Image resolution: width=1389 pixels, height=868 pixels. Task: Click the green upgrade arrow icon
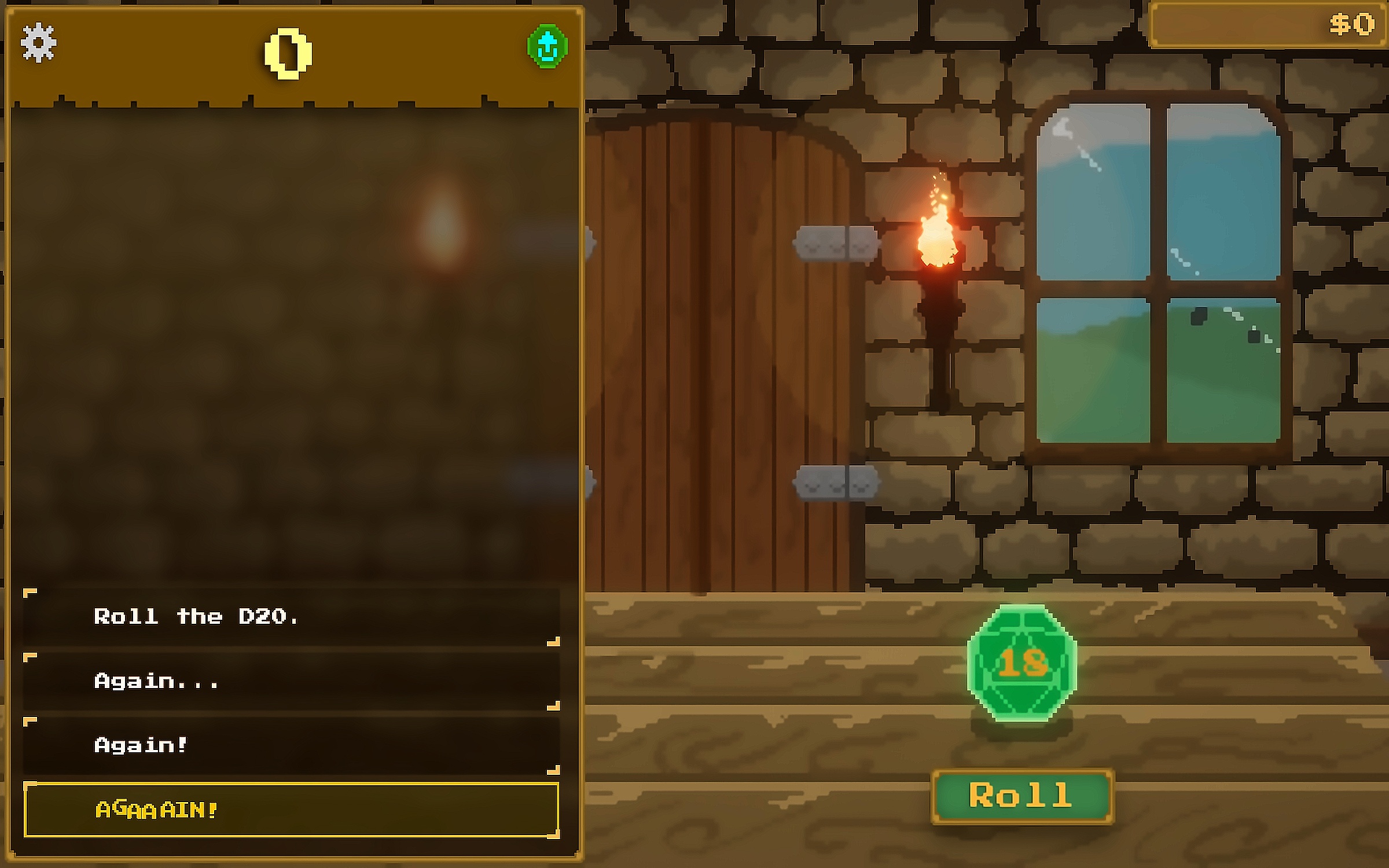tap(547, 46)
